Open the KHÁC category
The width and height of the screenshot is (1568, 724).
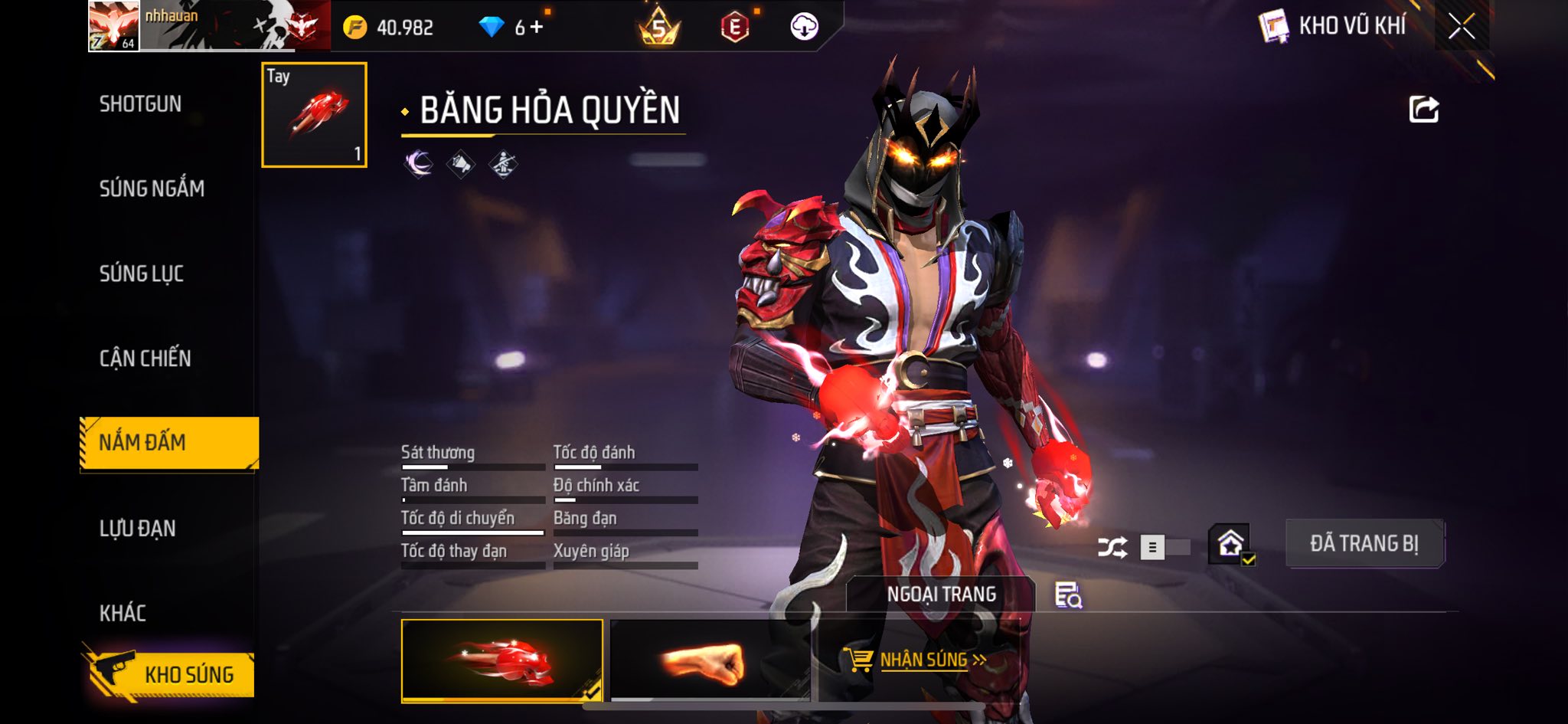point(122,613)
